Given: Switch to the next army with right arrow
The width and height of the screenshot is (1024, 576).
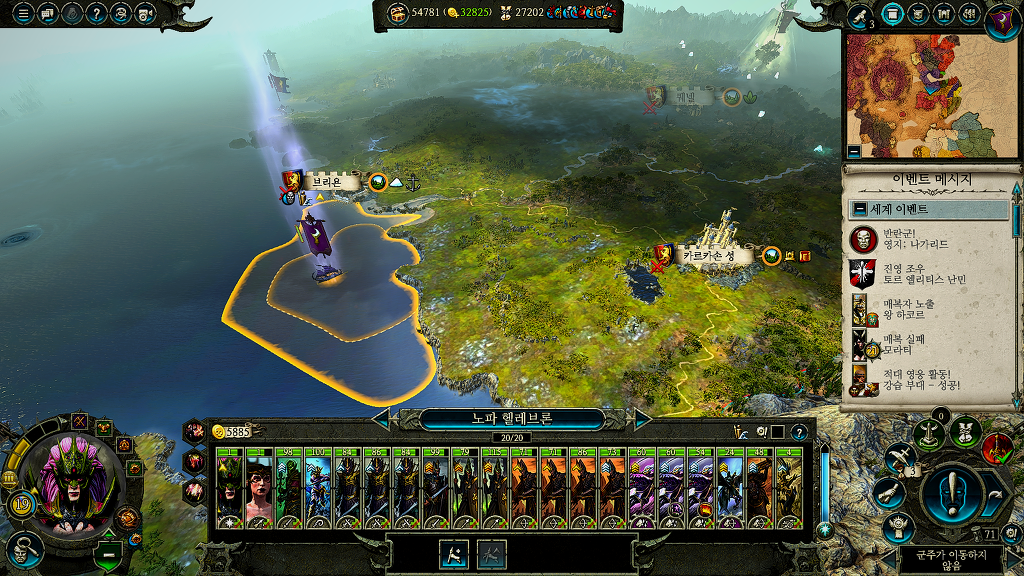Looking at the screenshot, I should (643, 418).
